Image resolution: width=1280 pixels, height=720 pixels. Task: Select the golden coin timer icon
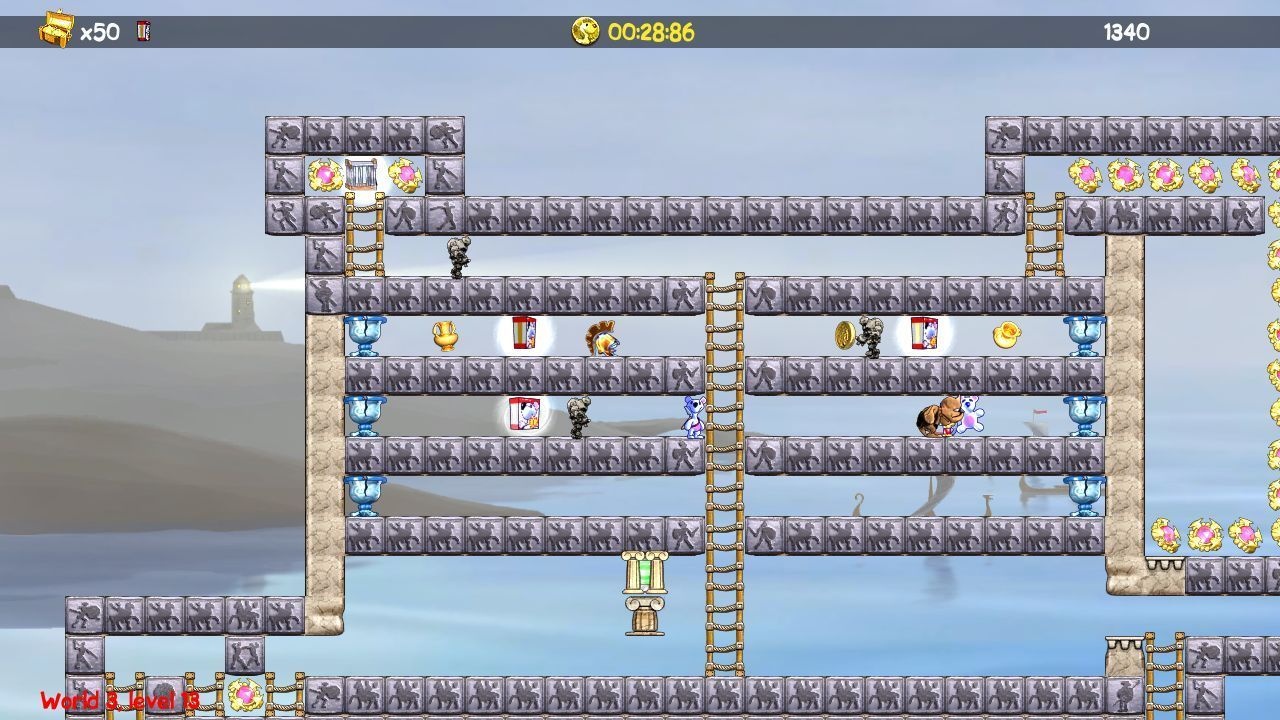click(585, 31)
